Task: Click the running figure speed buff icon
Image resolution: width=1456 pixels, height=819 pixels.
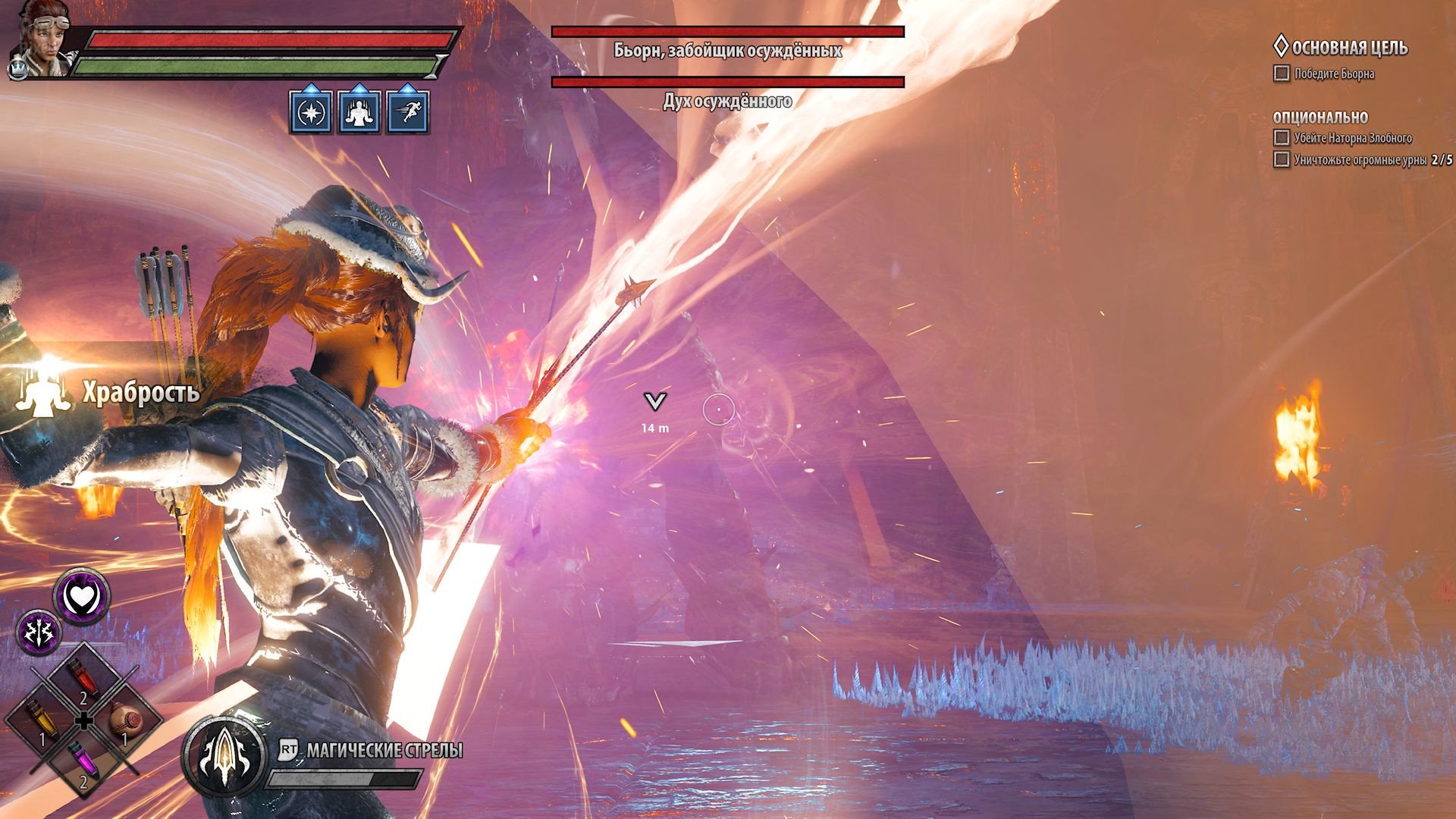Action: coord(408,112)
